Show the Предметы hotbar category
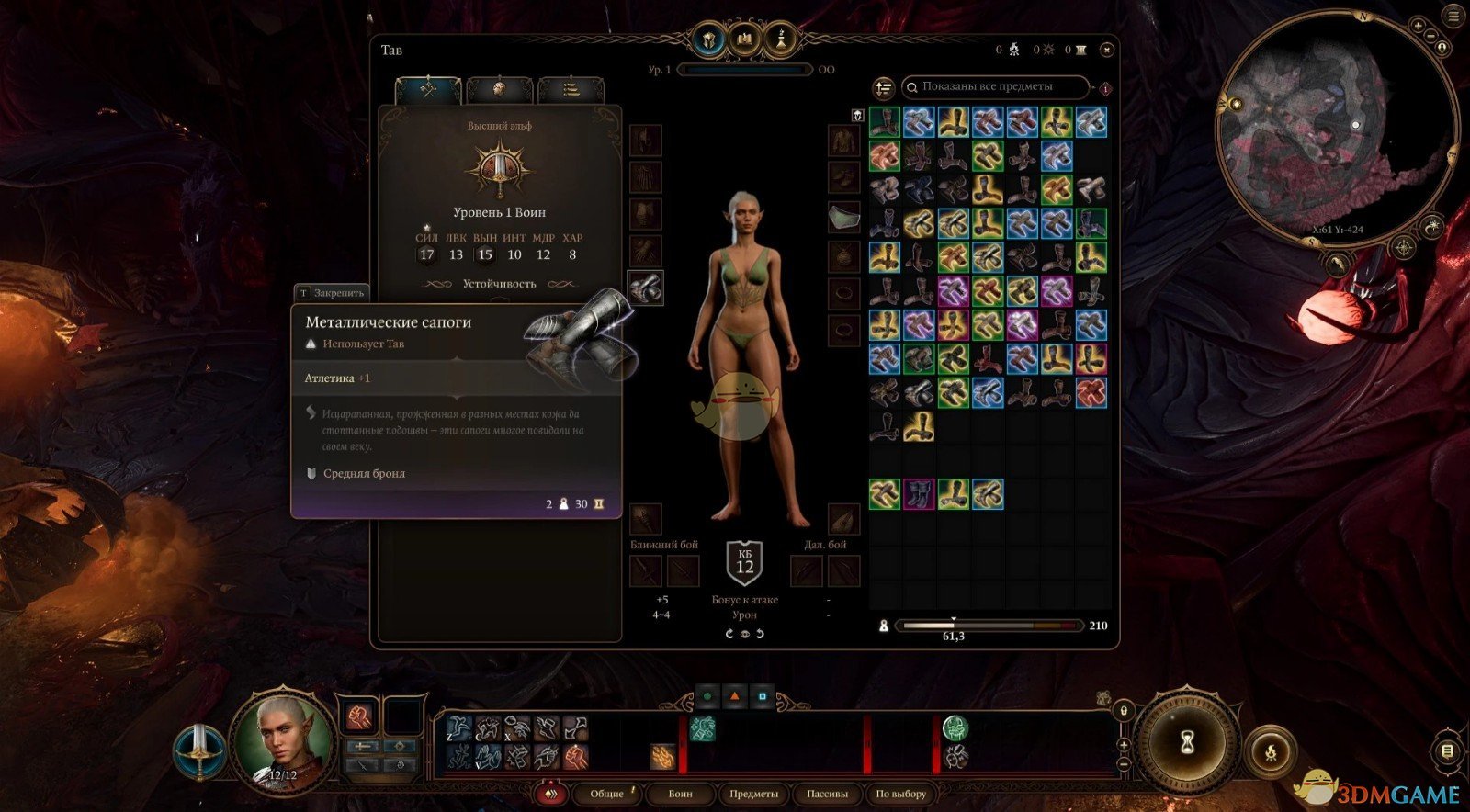Screen dimensions: 1470x812 click(x=753, y=794)
